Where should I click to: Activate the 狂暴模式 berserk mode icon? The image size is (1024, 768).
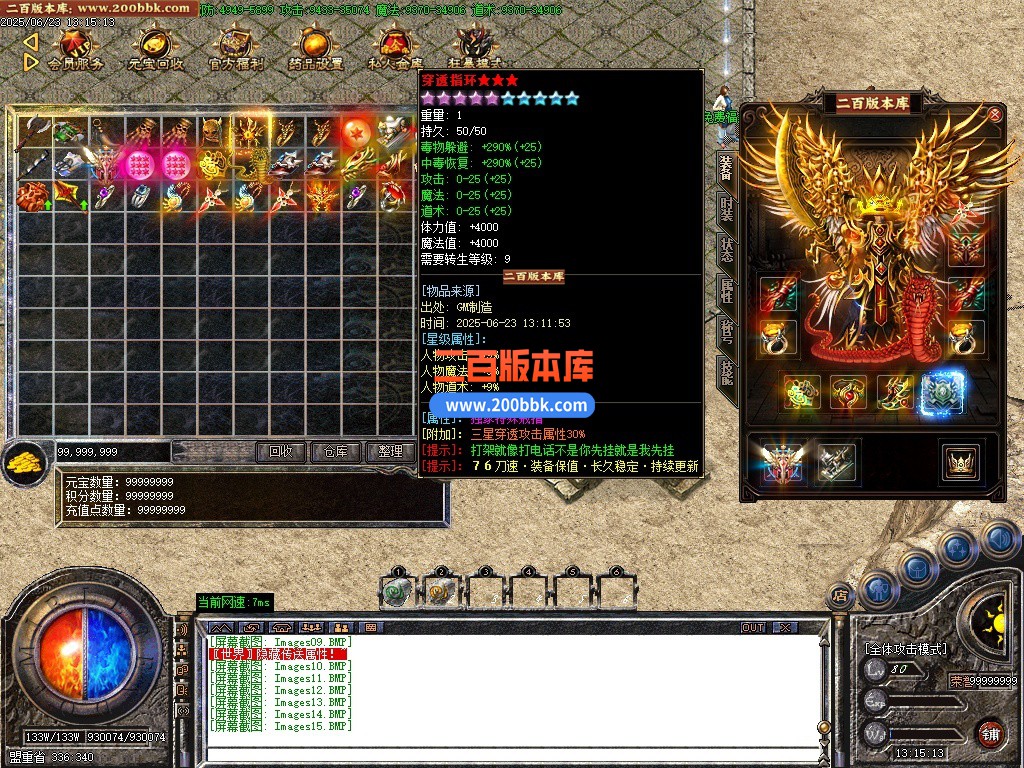click(x=475, y=48)
